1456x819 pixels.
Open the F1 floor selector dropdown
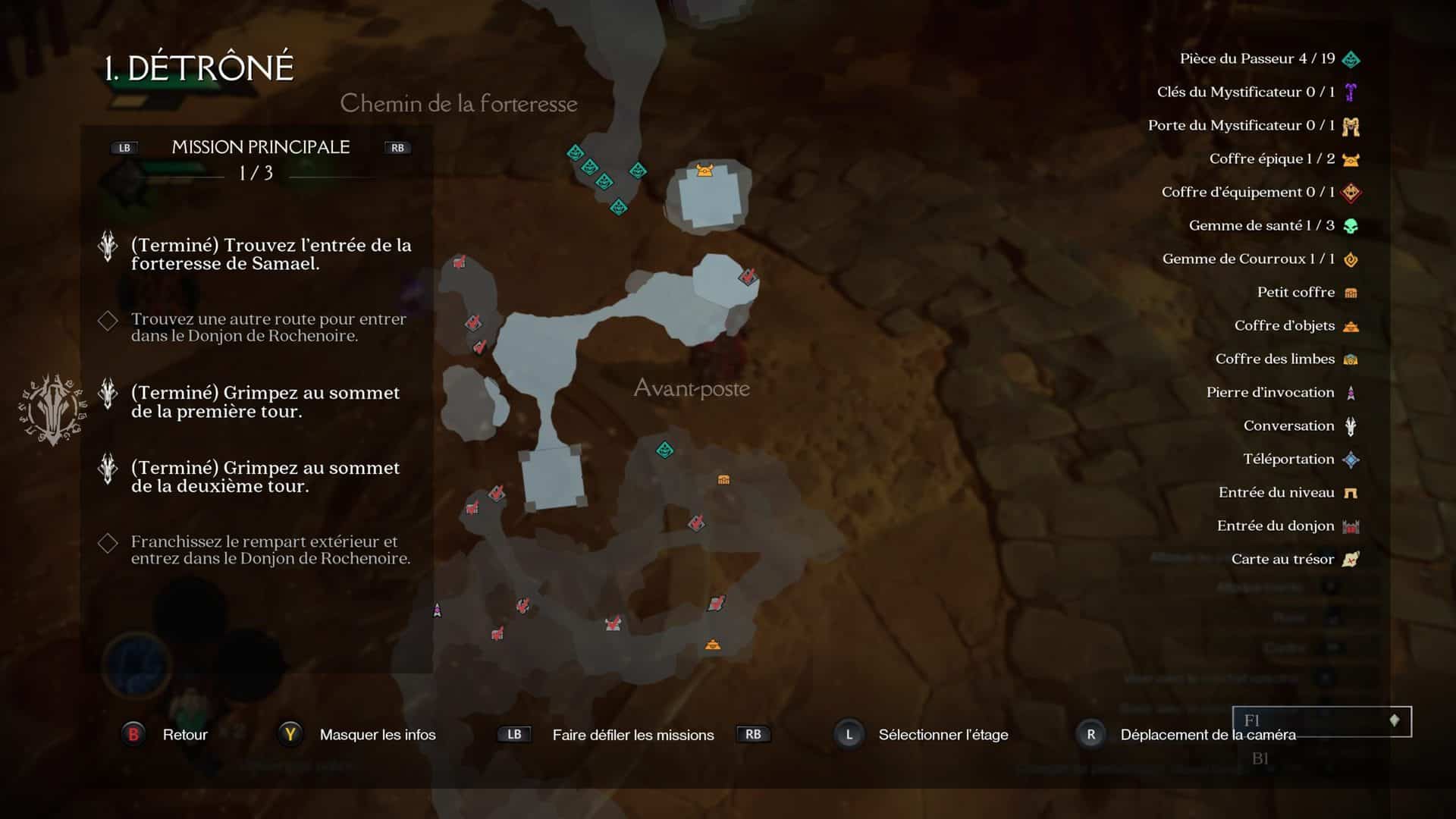click(x=1322, y=721)
